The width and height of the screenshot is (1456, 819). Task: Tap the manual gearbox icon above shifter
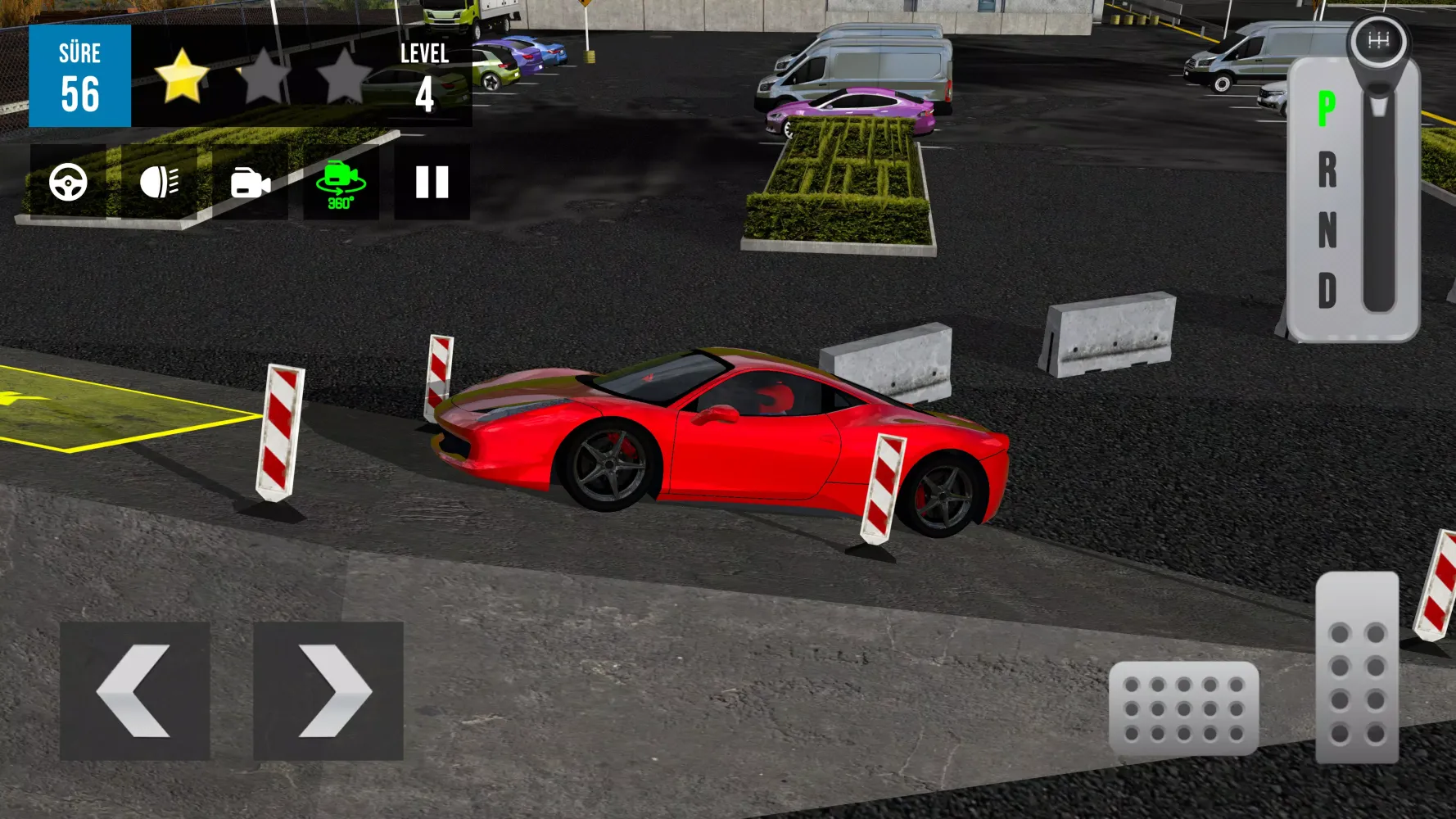1379,41
